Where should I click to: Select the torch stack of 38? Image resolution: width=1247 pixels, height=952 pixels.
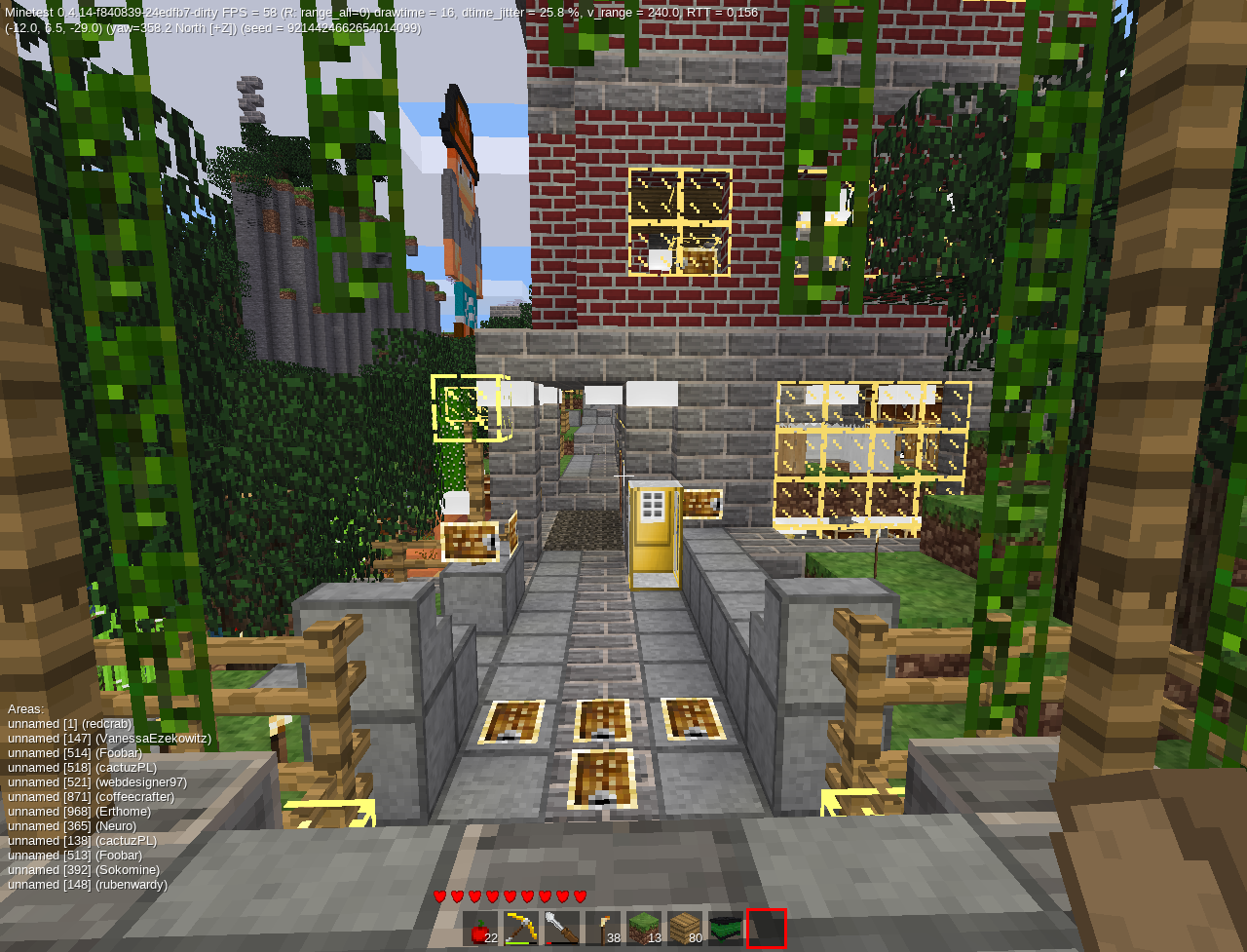click(x=603, y=929)
